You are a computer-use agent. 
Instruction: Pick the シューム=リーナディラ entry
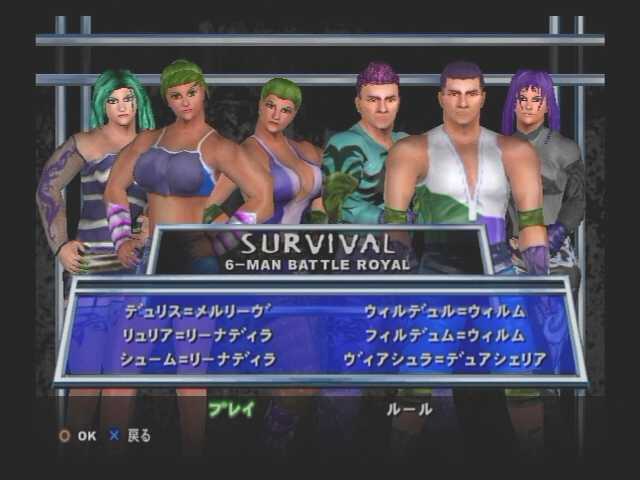coord(197,359)
